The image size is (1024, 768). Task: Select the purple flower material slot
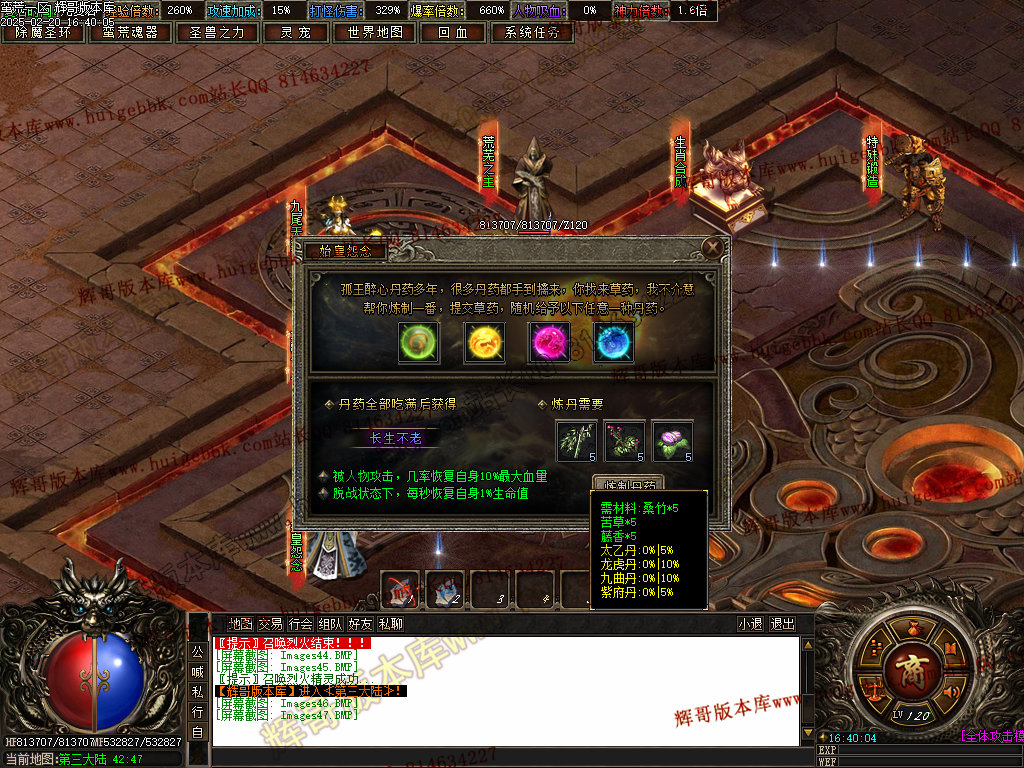[672, 441]
